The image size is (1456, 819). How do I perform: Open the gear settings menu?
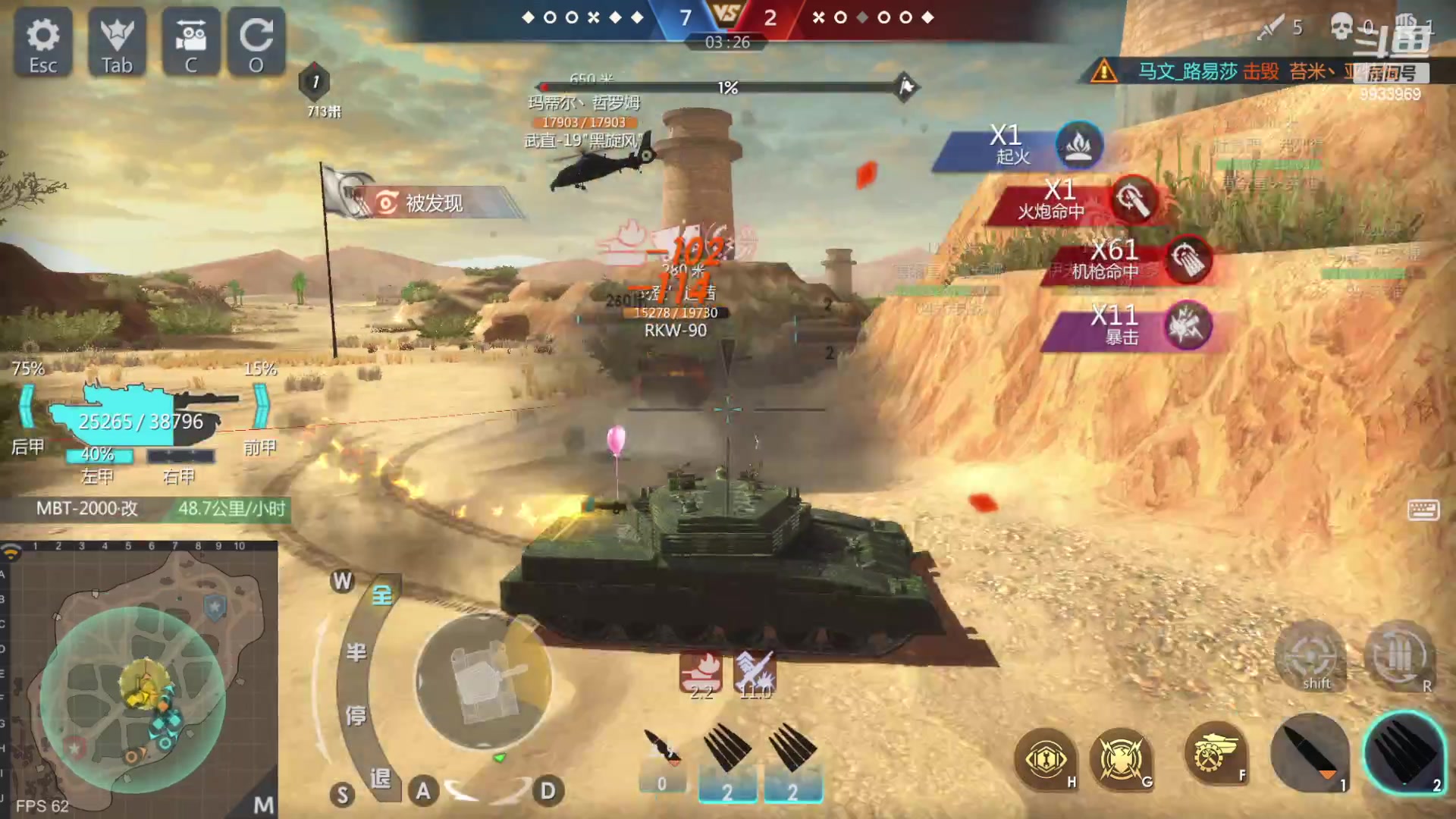tap(43, 43)
